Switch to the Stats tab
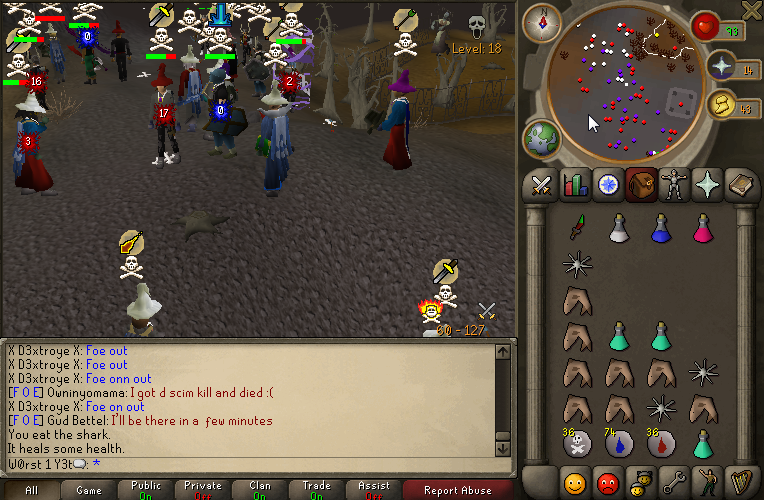 (575, 185)
